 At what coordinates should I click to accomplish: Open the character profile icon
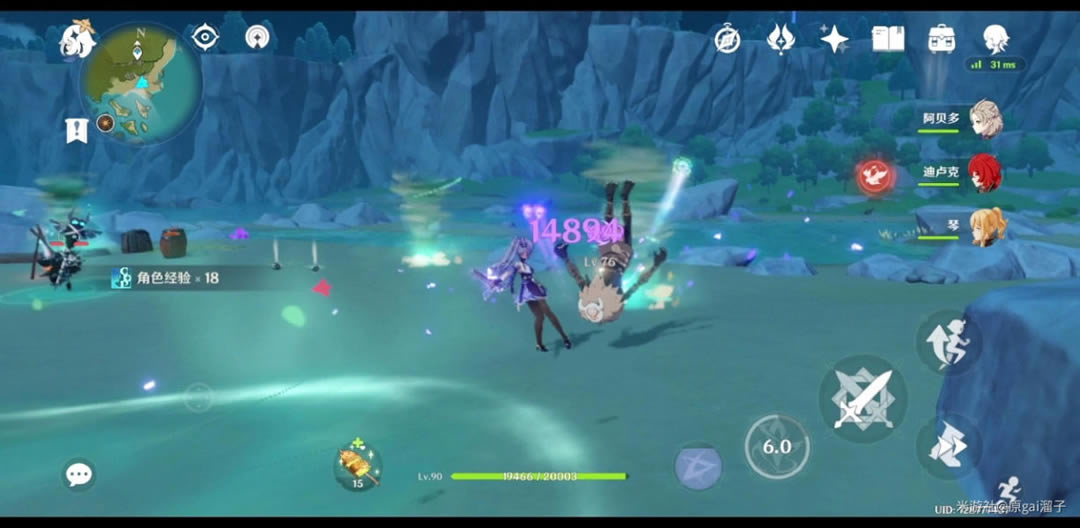click(x=994, y=40)
